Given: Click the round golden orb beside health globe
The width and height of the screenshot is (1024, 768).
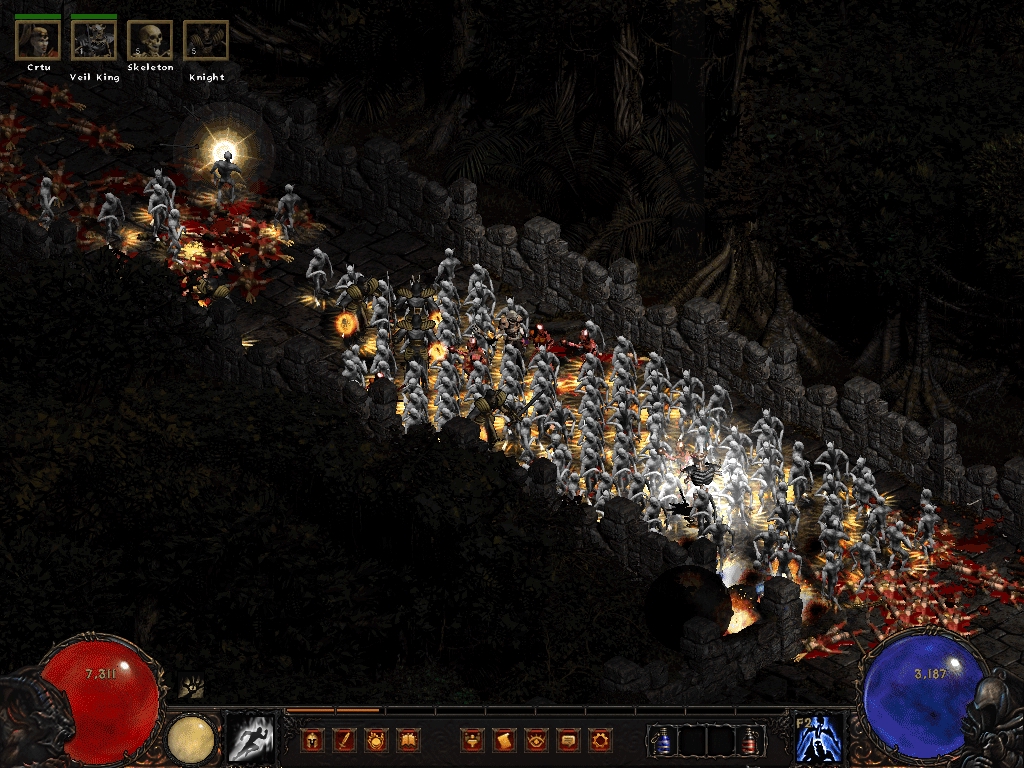Looking at the screenshot, I should click(188, 737).
